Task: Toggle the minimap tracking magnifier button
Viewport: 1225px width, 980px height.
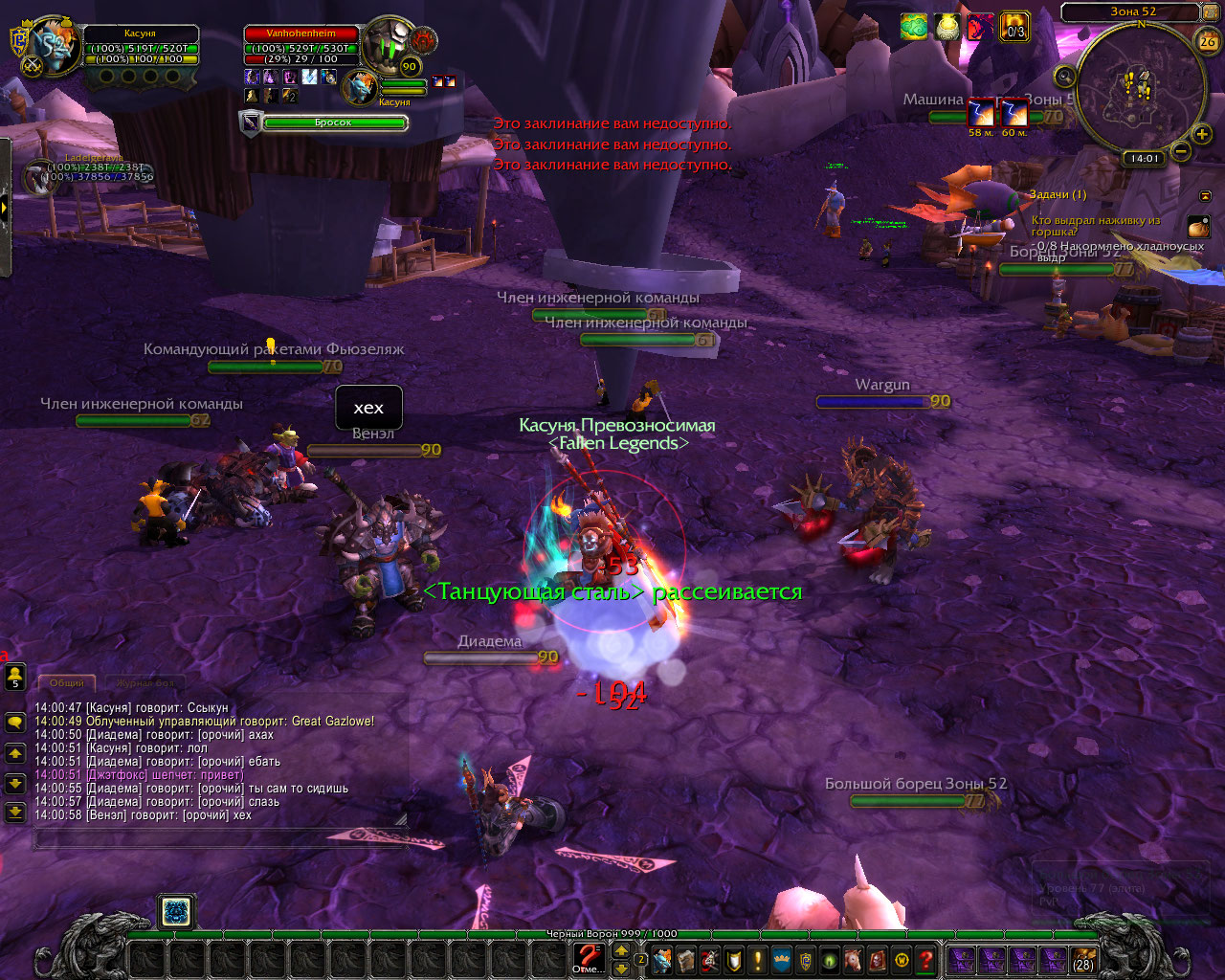Action: coord(1065,76)
